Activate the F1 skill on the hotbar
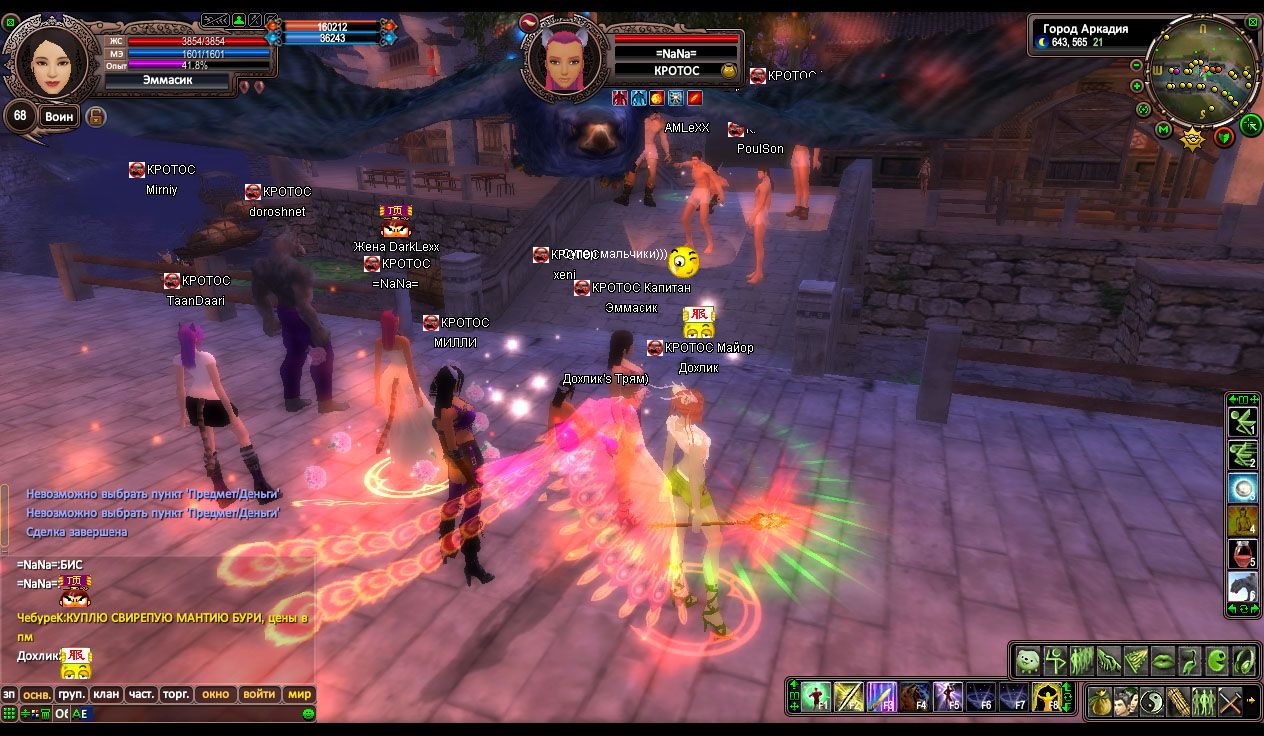 tap(816, 696)
